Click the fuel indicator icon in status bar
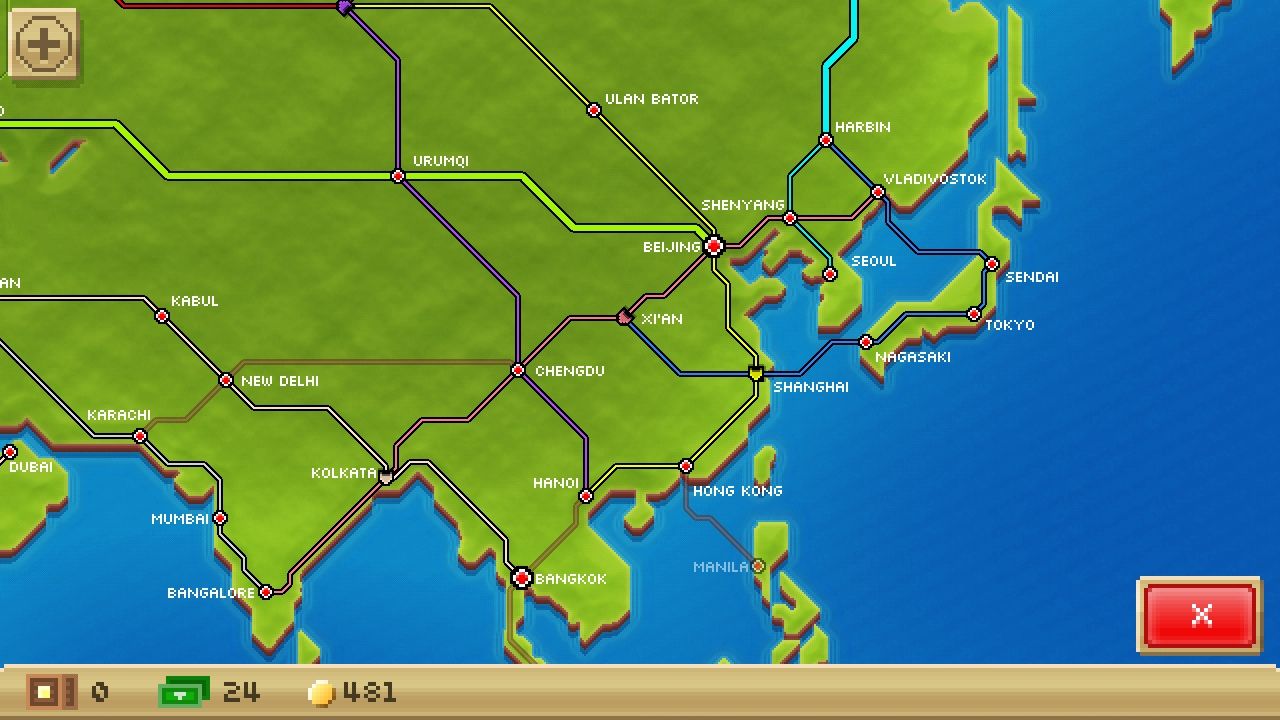Viewport: 1280px width, 720px height. 180,690
